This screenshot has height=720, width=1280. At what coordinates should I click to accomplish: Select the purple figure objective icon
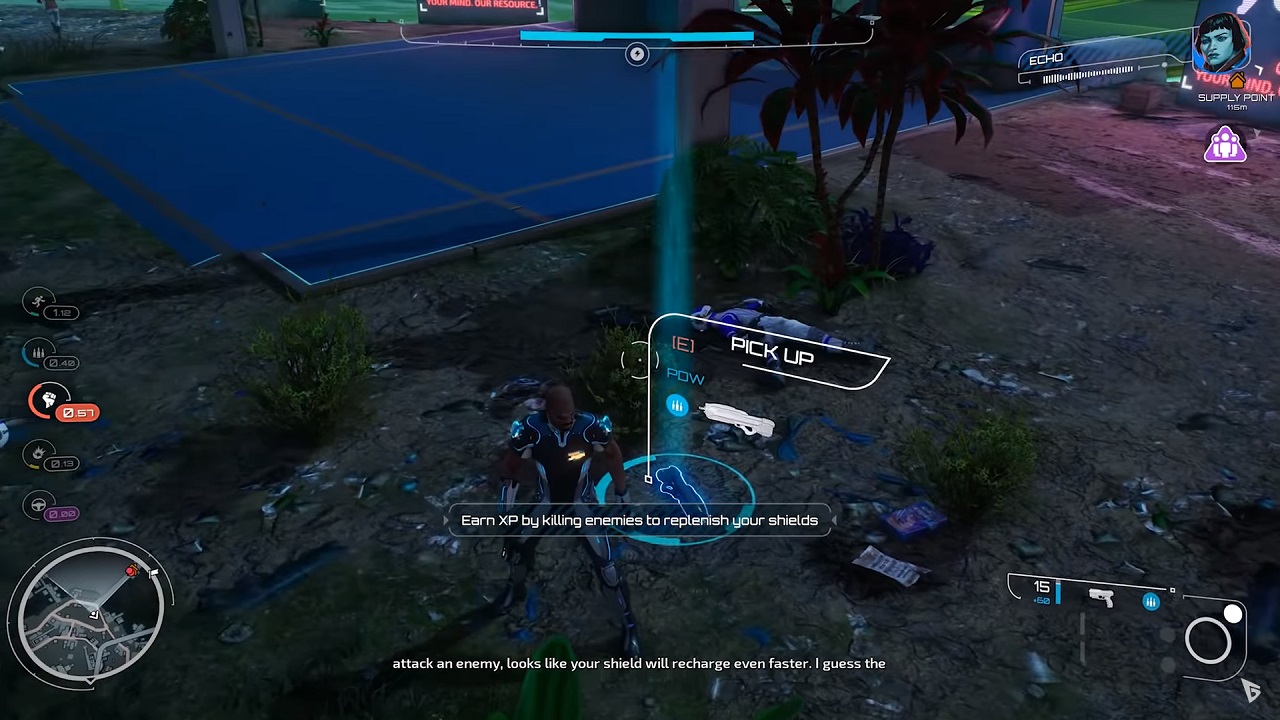[x=1225, y=145]
